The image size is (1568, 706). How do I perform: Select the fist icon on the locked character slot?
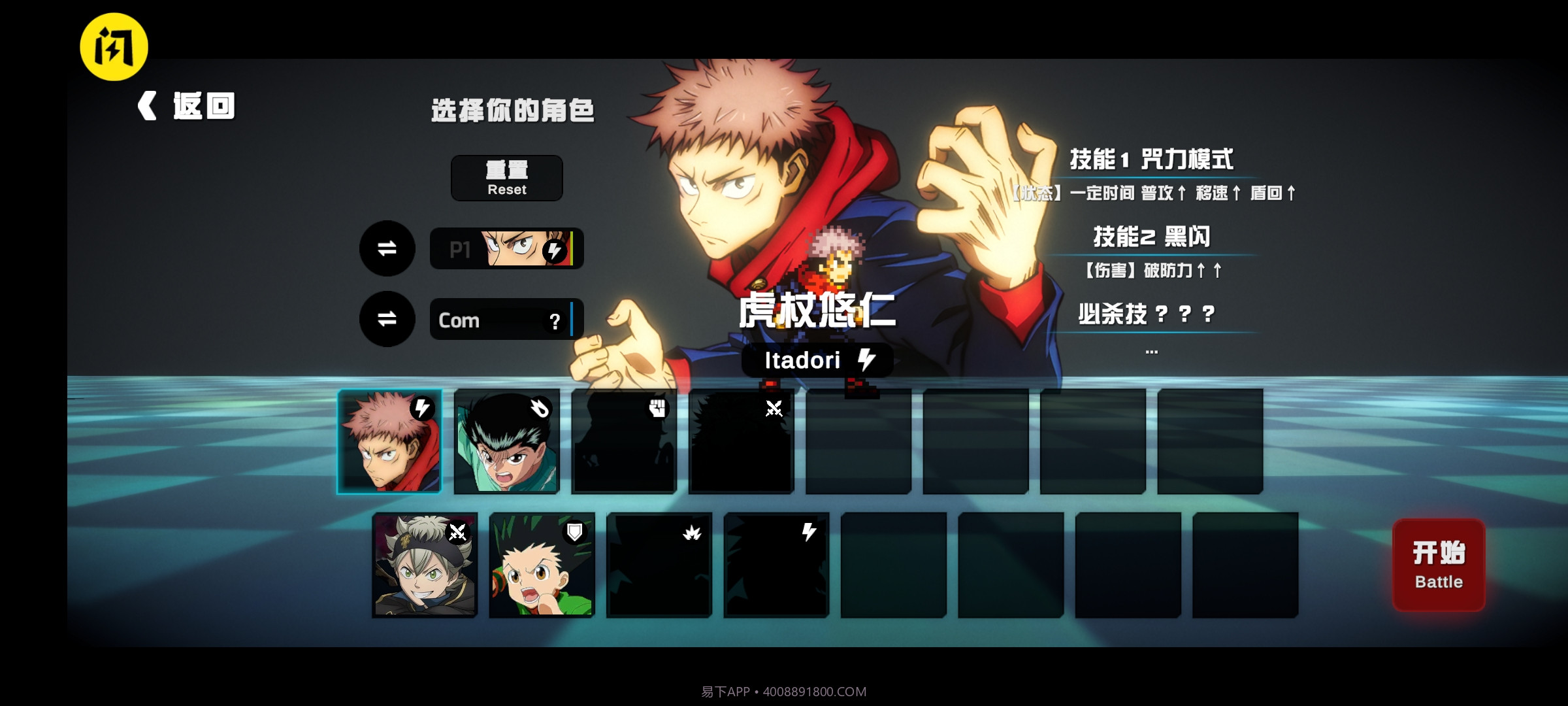coord(657,407)
